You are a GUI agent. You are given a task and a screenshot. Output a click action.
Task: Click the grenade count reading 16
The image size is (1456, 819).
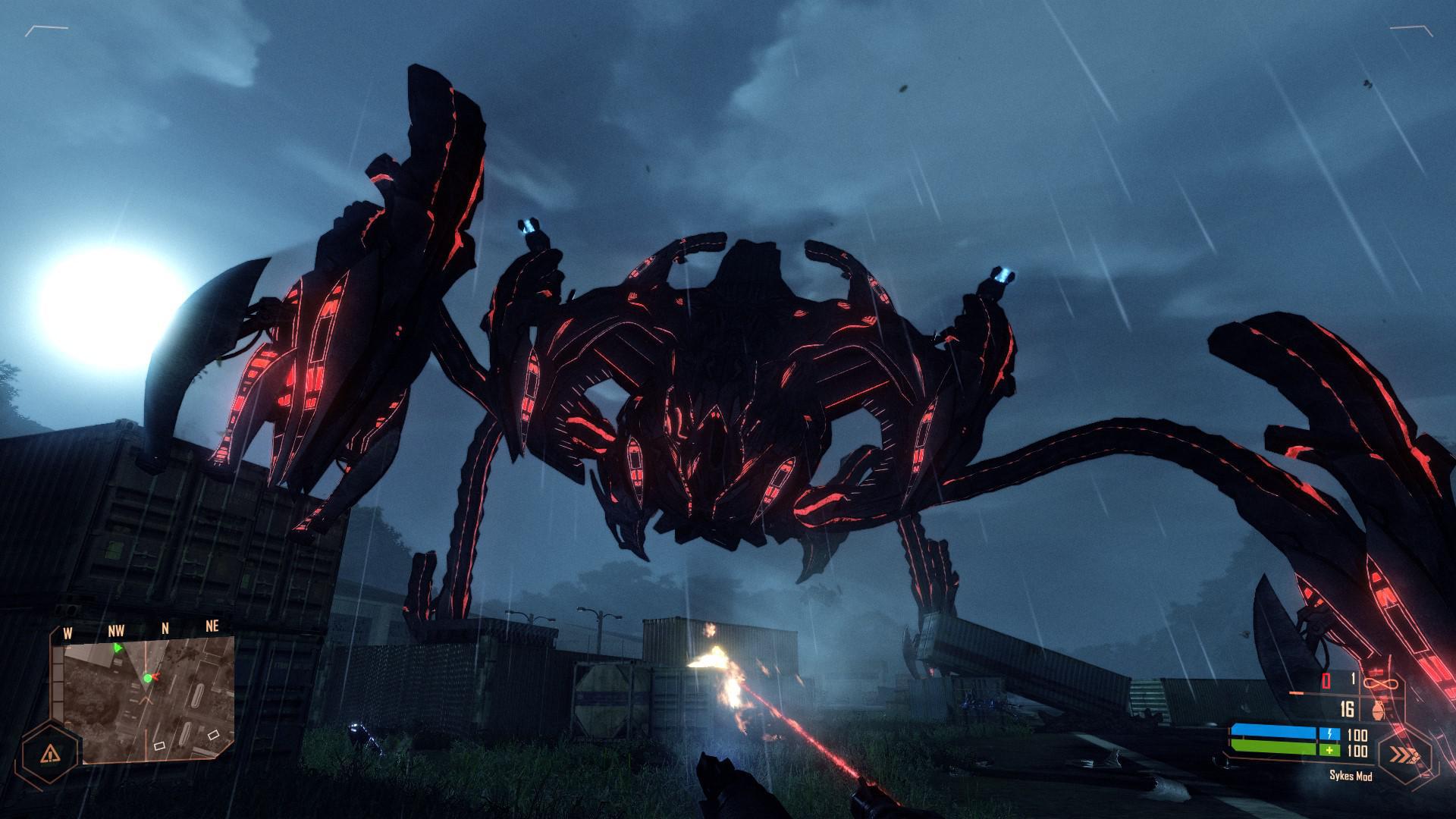1347,709
